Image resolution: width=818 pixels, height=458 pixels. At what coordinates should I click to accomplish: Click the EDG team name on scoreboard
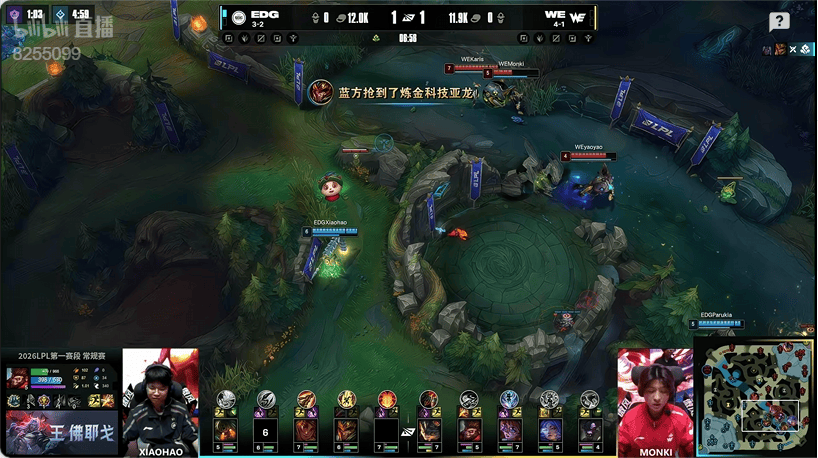[265, 14]
